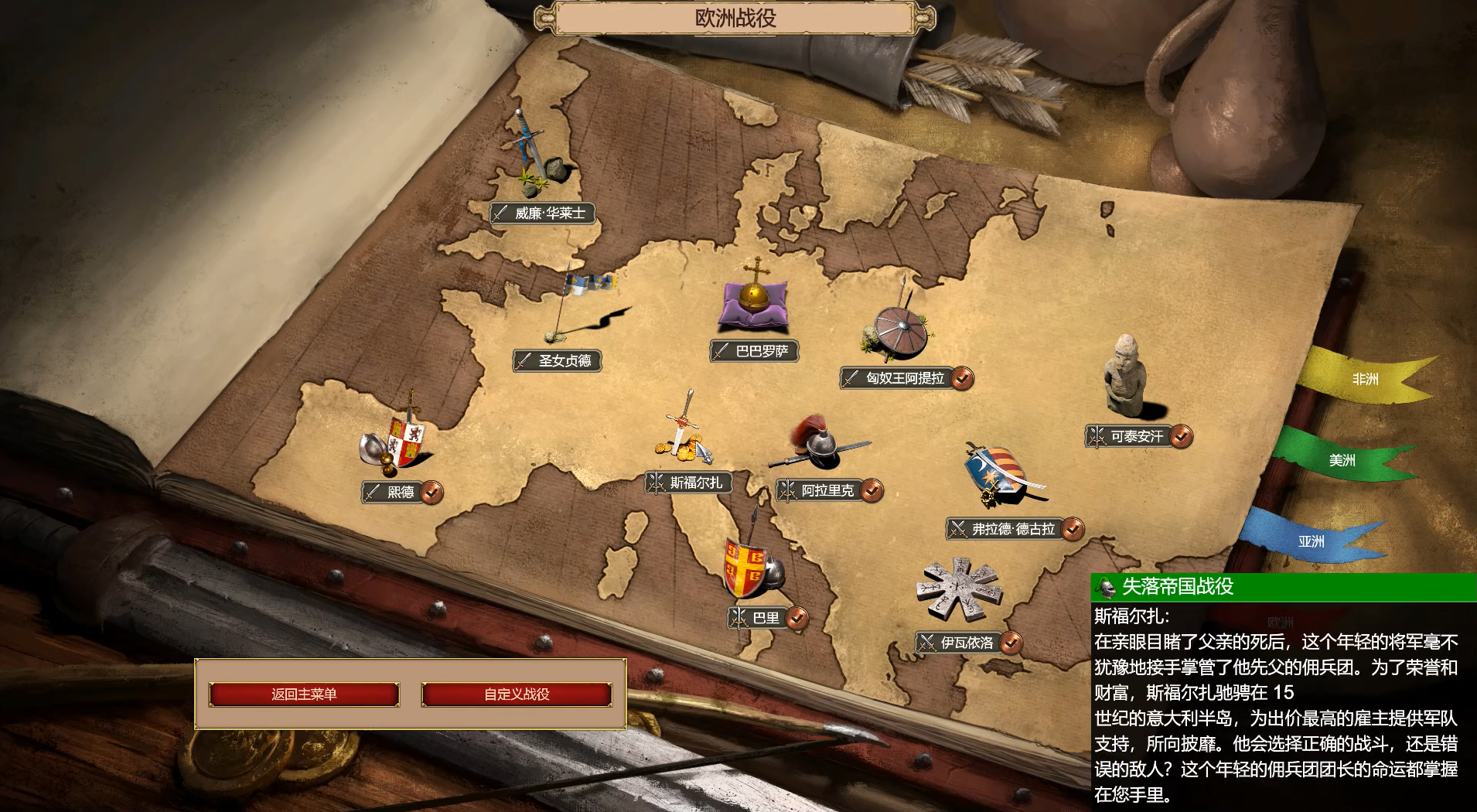The width and height of the screenshot is (1477, 812).
Task: Select the 伊瓦依洛 campaign
Action: [960, 643]
